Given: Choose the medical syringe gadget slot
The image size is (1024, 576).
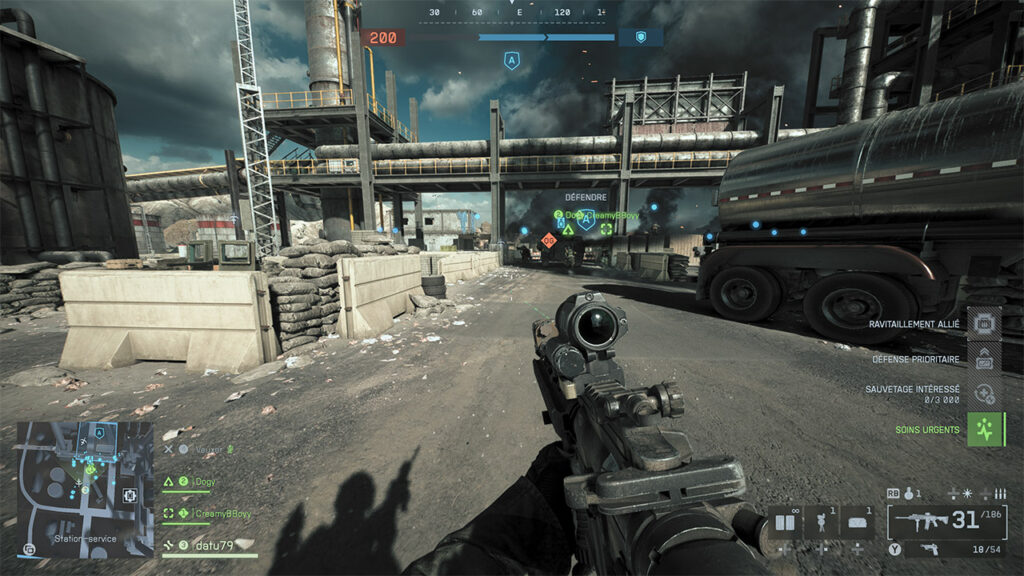Looking at the screenshot, I should point(822,522).
